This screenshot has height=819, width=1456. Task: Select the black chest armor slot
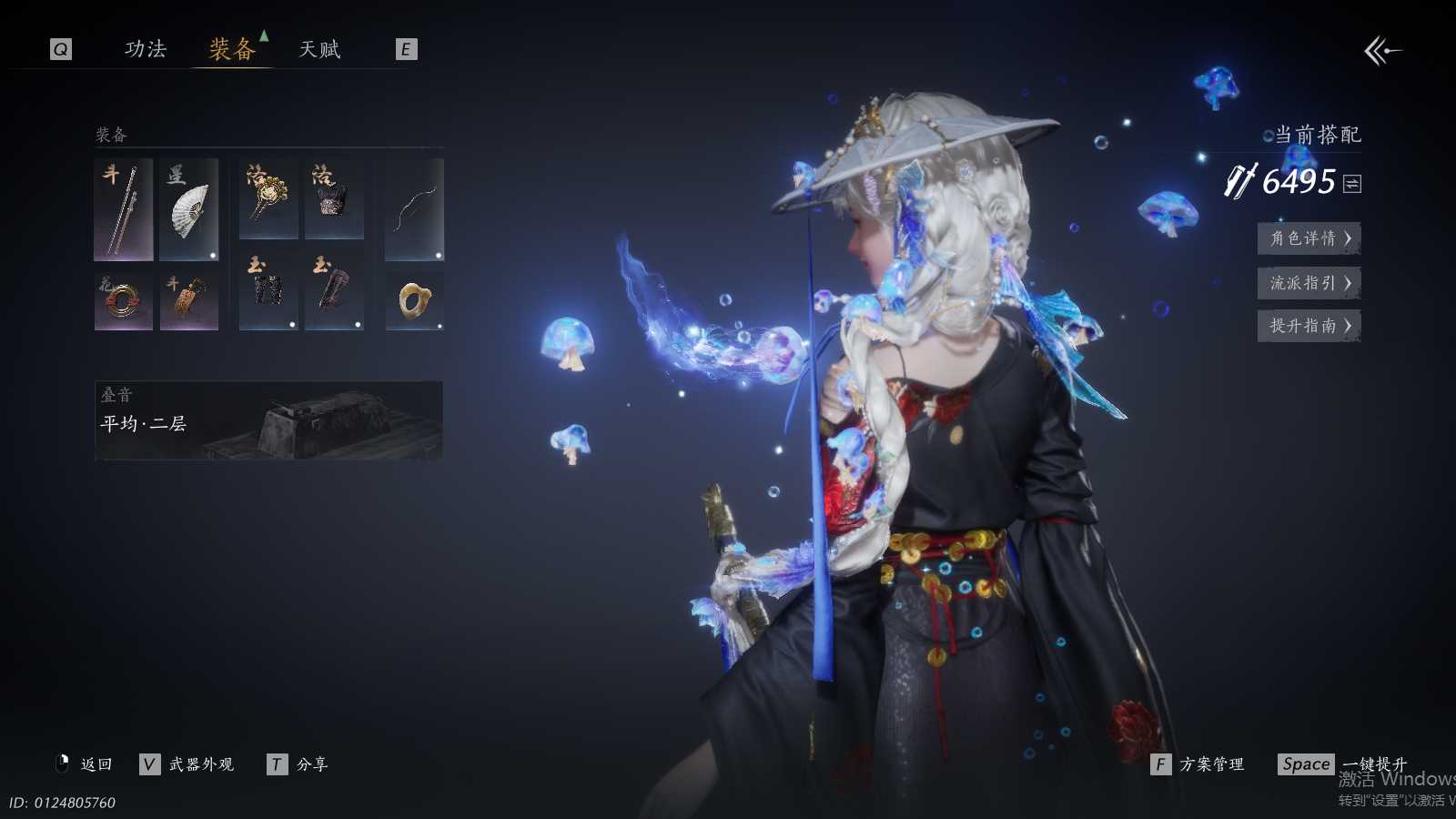click(x=334, y=199)
